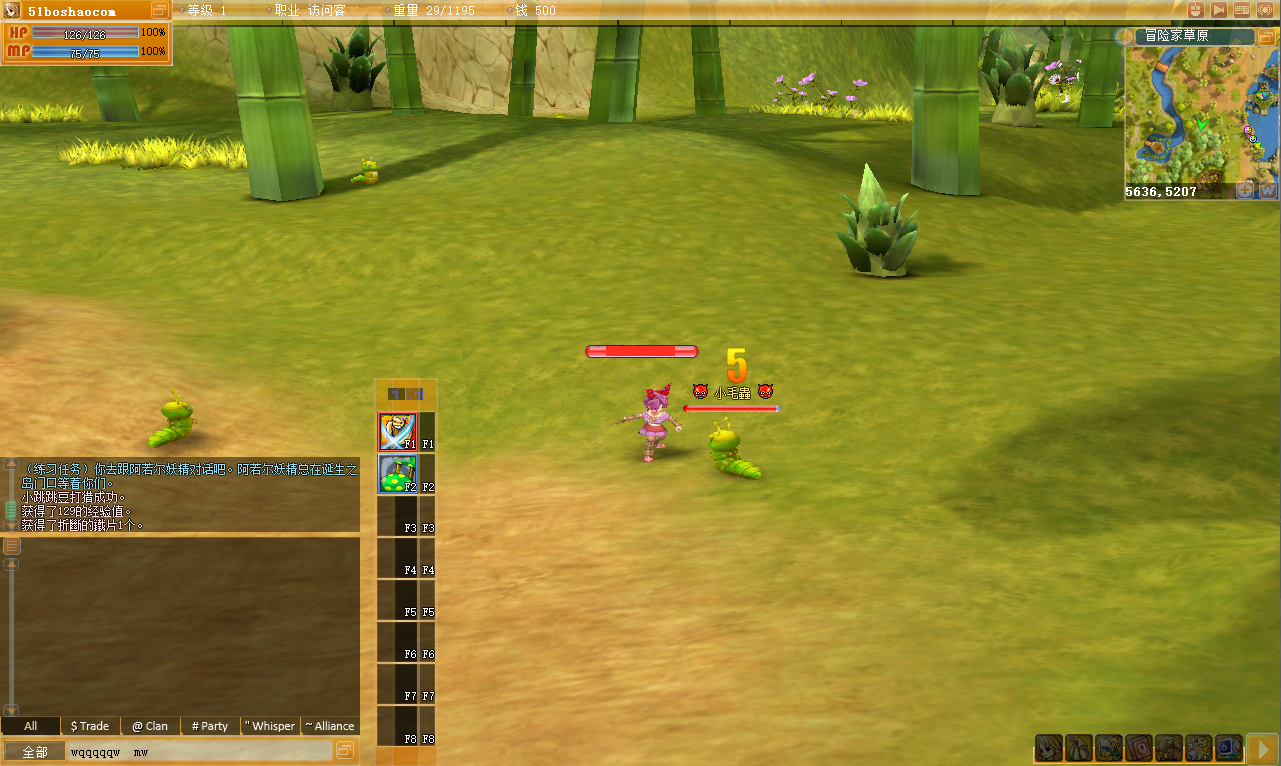This screenshot has width=1281, height=766.
Task: Use the green spotted mushroom skill slot
Action: (397, 474)
